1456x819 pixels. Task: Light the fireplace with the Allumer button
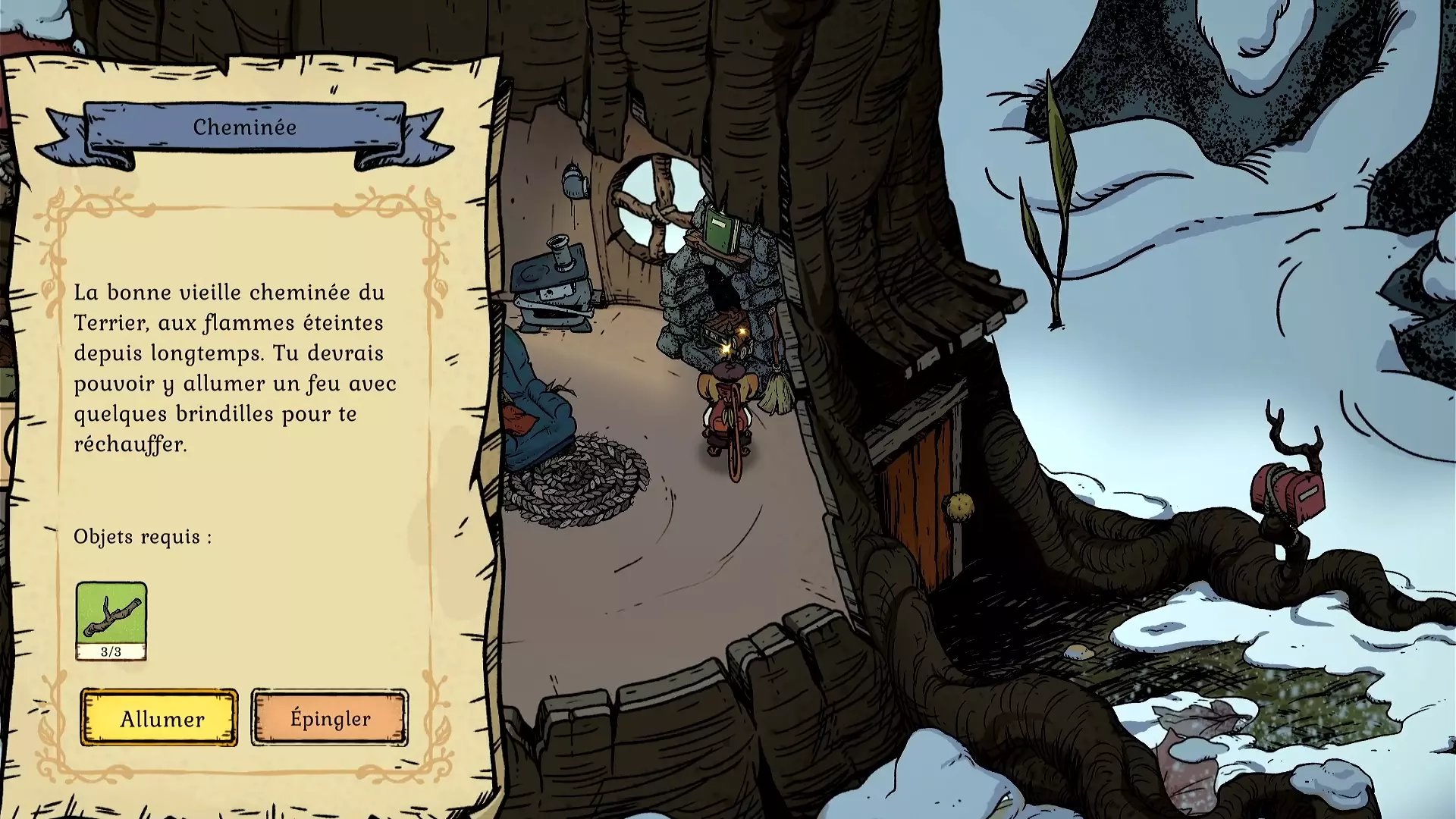(159, 718)
